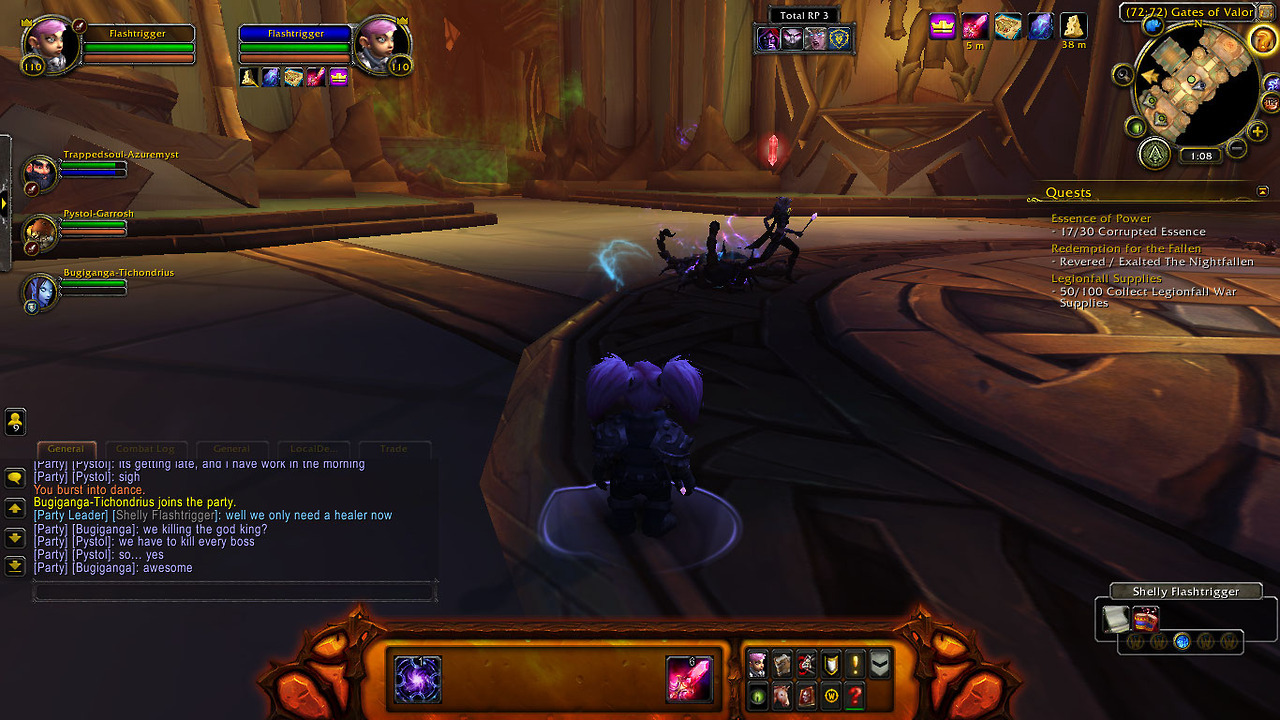This screenshot has height=720, width=1280.
Task: Click the yellow cheese buff icon
Action: coord(1074,26)
